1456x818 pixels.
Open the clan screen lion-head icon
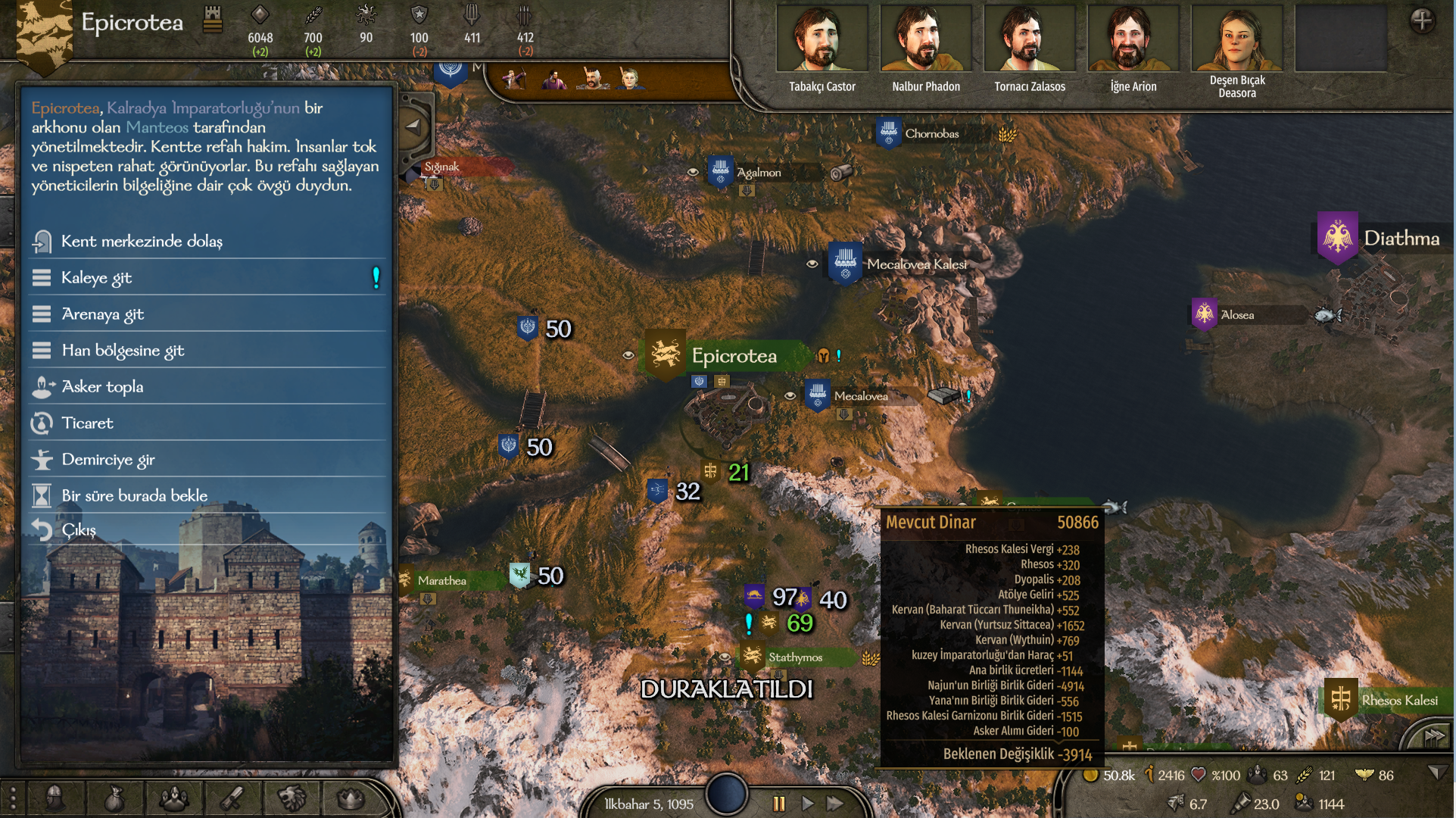(292, 798)
